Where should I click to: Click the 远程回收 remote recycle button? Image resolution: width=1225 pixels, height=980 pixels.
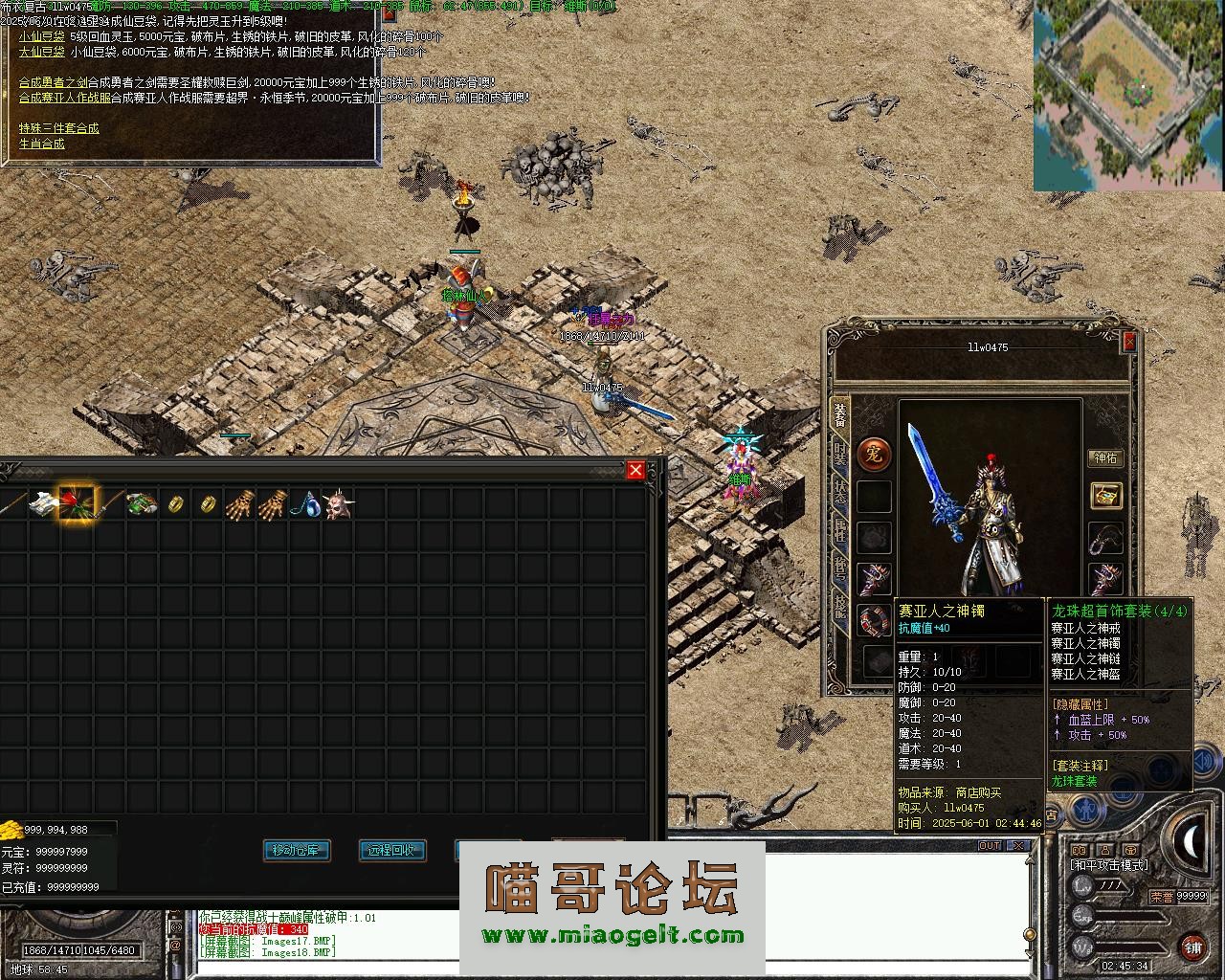click(391, 850)
